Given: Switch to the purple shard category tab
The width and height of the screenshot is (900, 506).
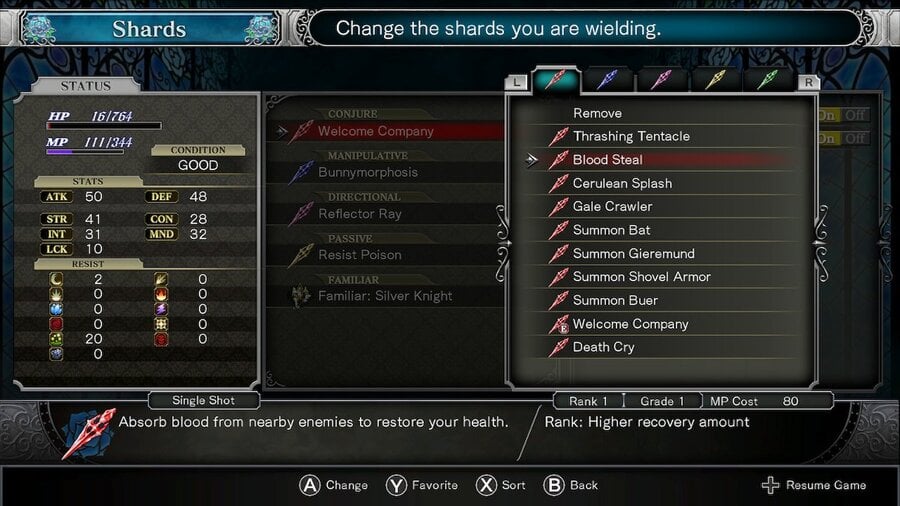Looking at the screenshot, I should pos(661,80).
